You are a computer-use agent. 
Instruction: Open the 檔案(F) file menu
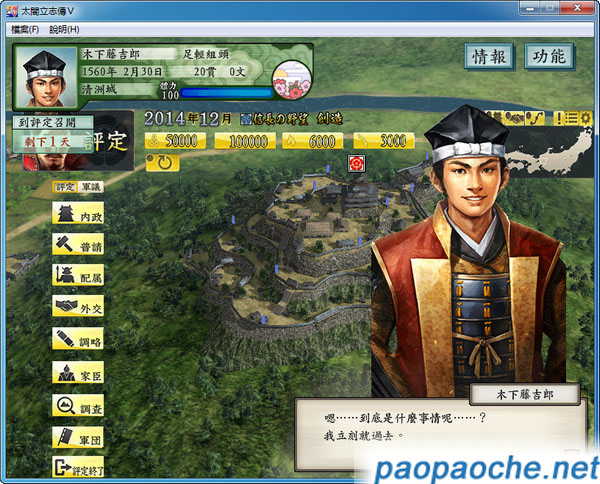pos(25,29)
